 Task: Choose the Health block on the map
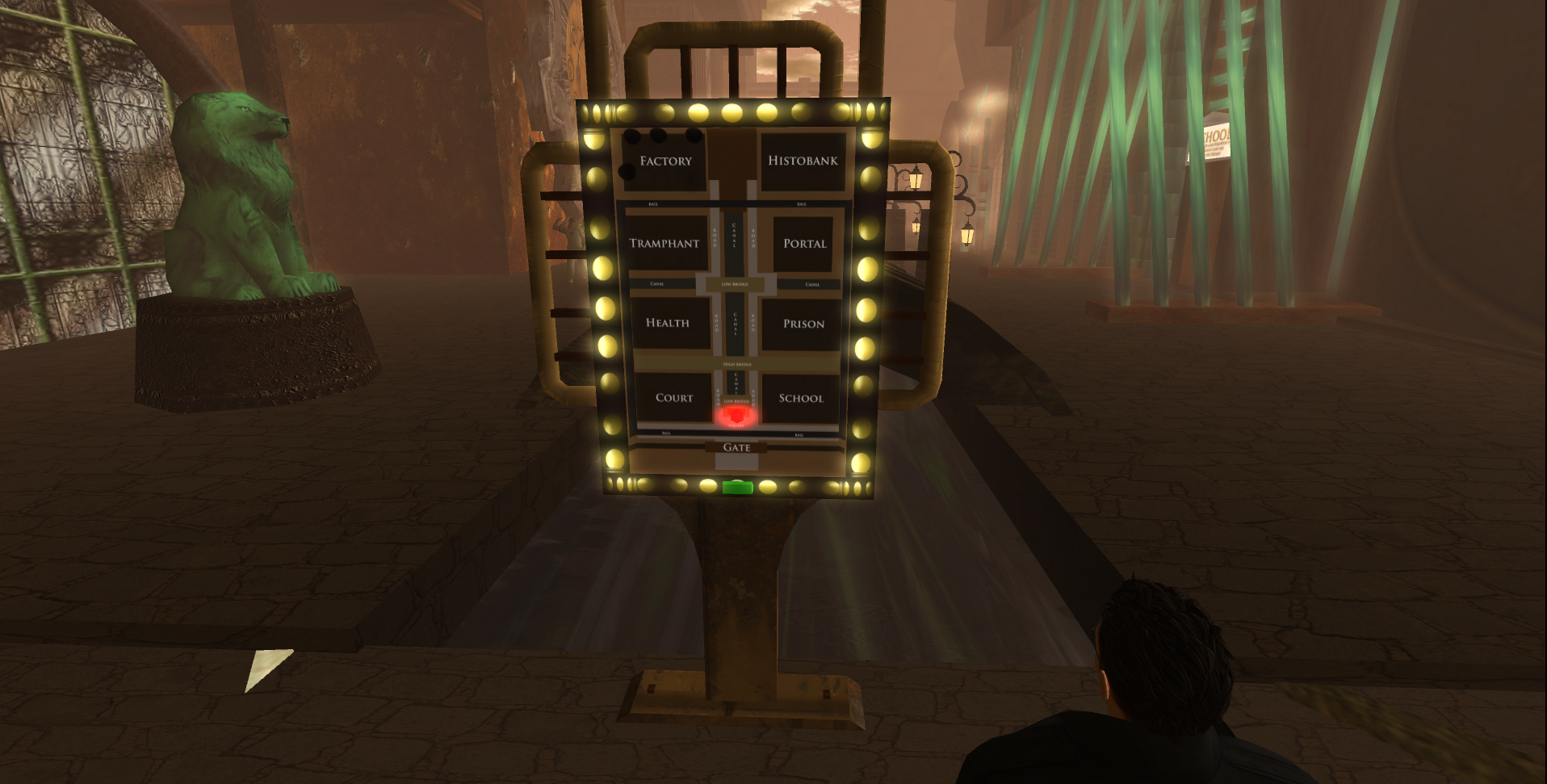point(668,323)
